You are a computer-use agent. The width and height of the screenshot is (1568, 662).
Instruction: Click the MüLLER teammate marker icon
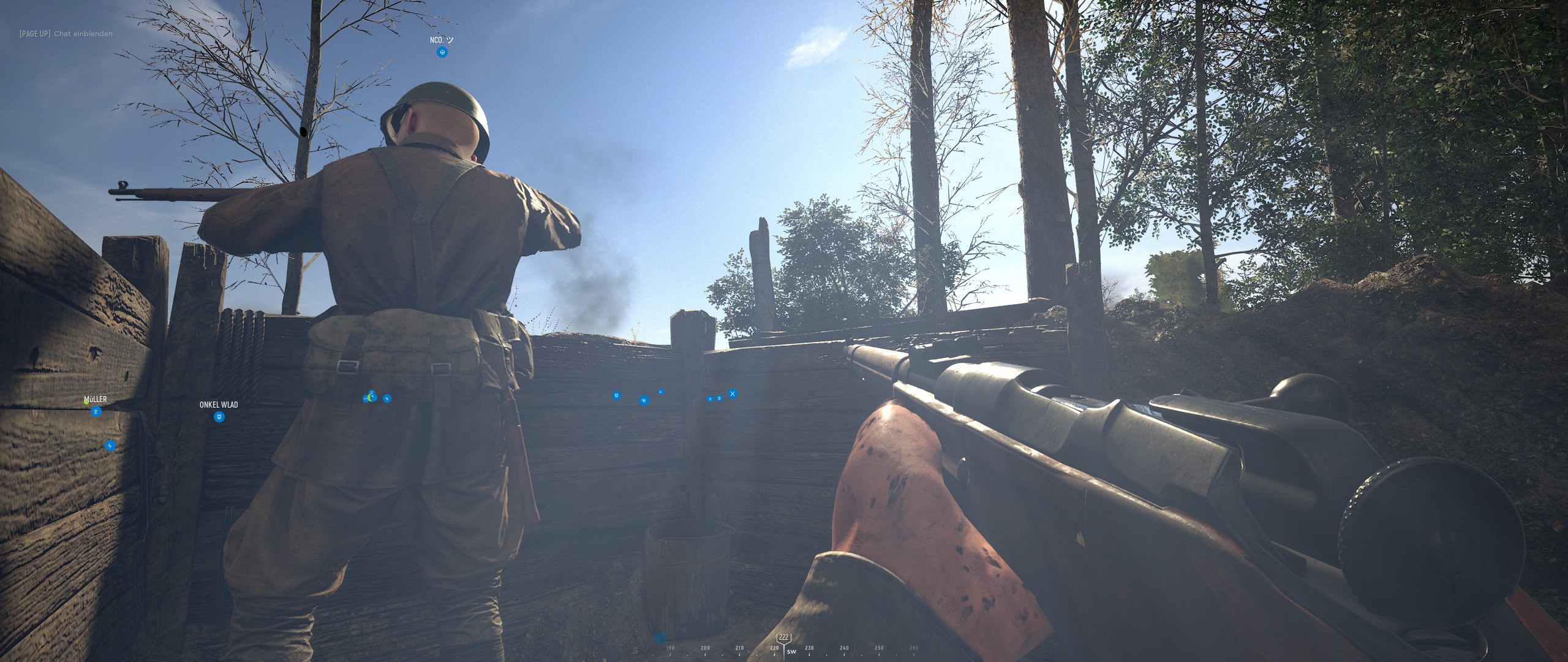tap(96, 412)
